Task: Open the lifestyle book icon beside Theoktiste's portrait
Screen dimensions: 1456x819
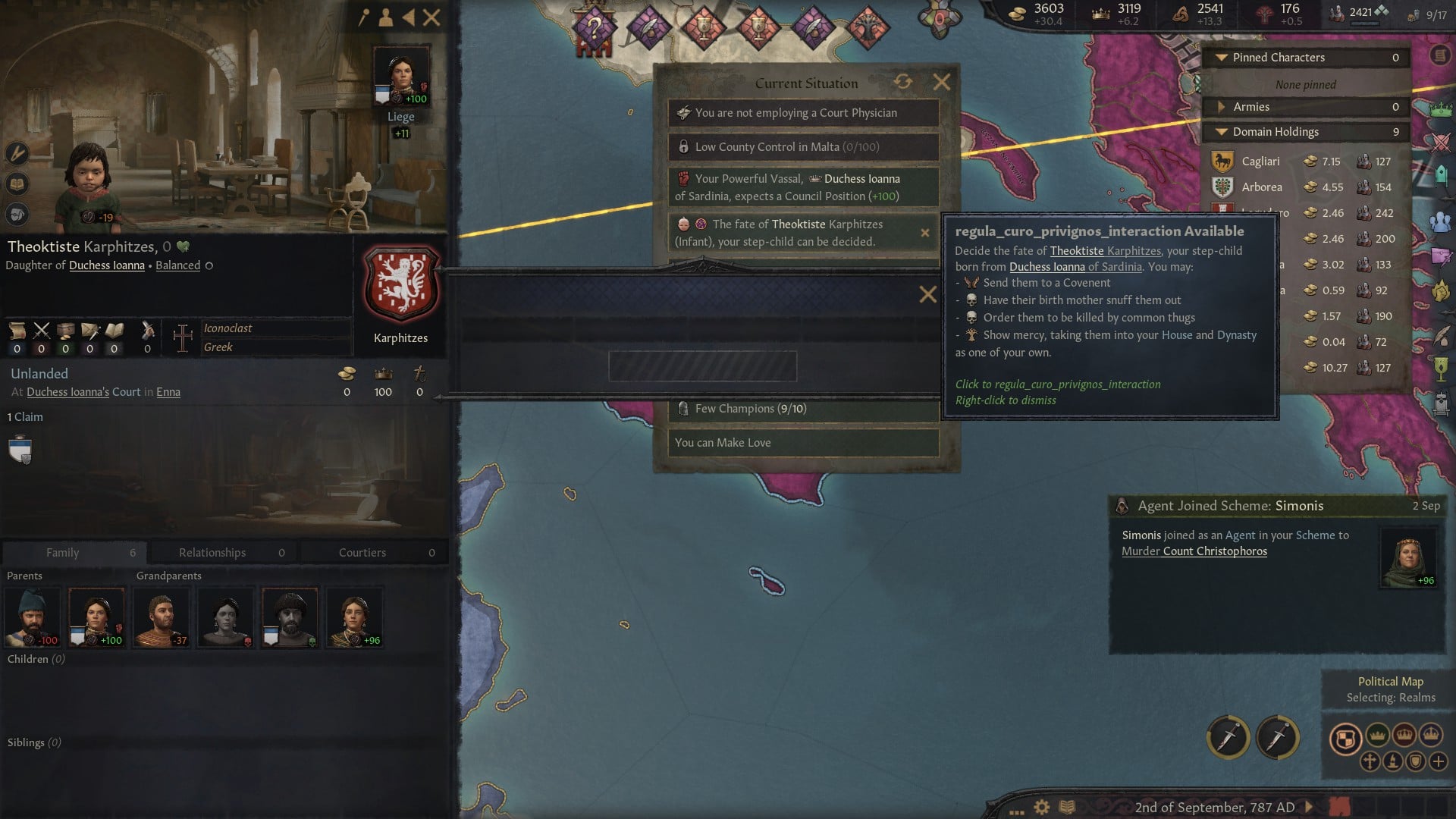Action: pos(17,184)
